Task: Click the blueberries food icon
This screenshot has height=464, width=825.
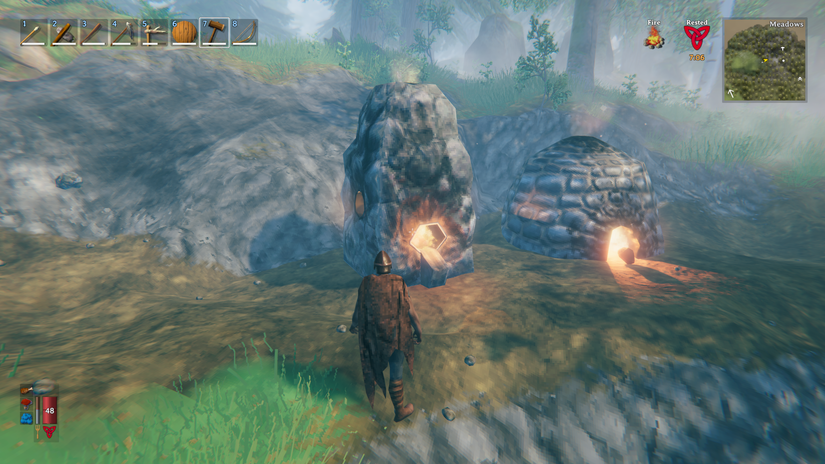Action: (26, 418)
